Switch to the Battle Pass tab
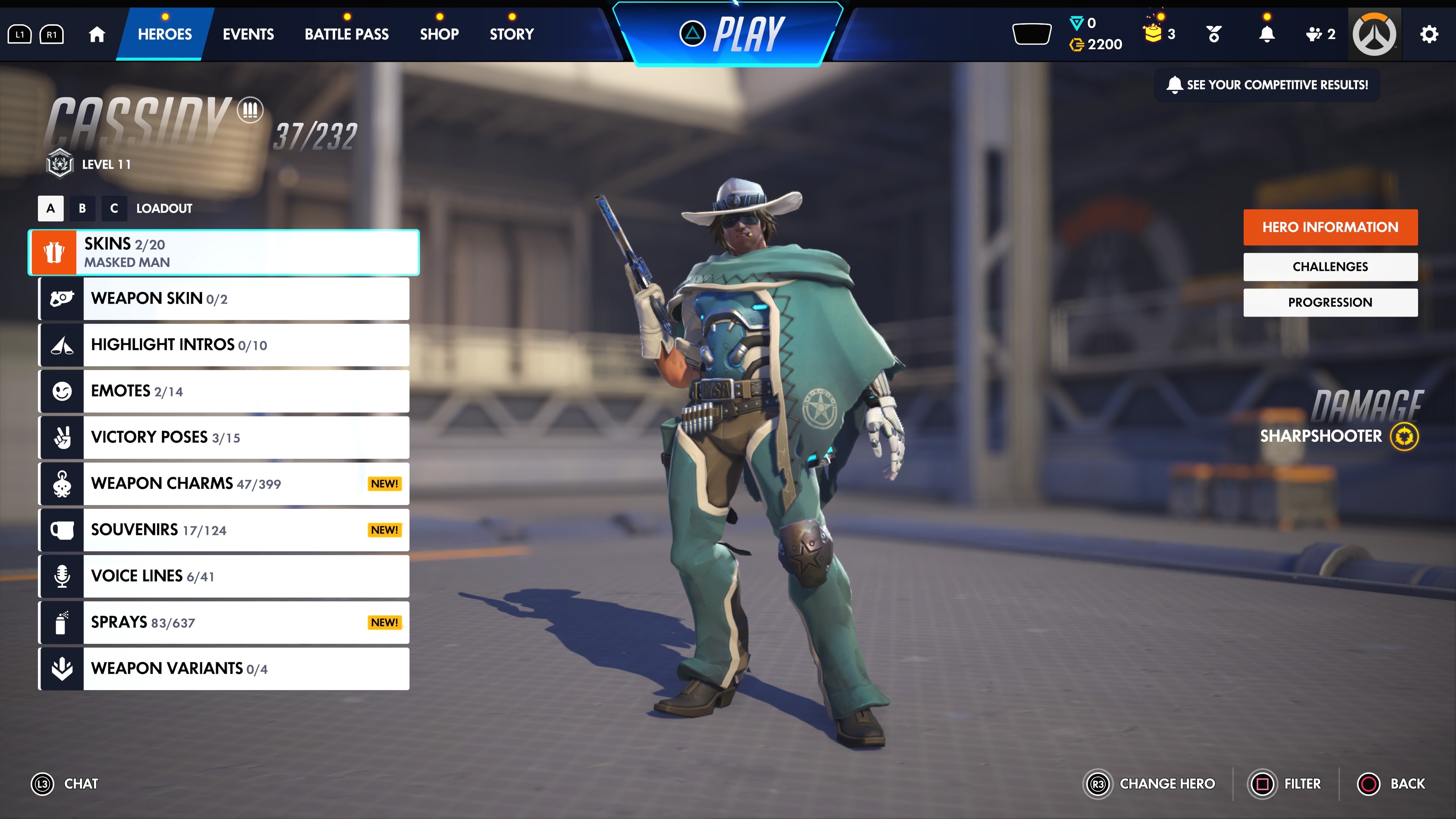Image resolution: width=1456 pixels, height=819 pixels. [347, 35]
